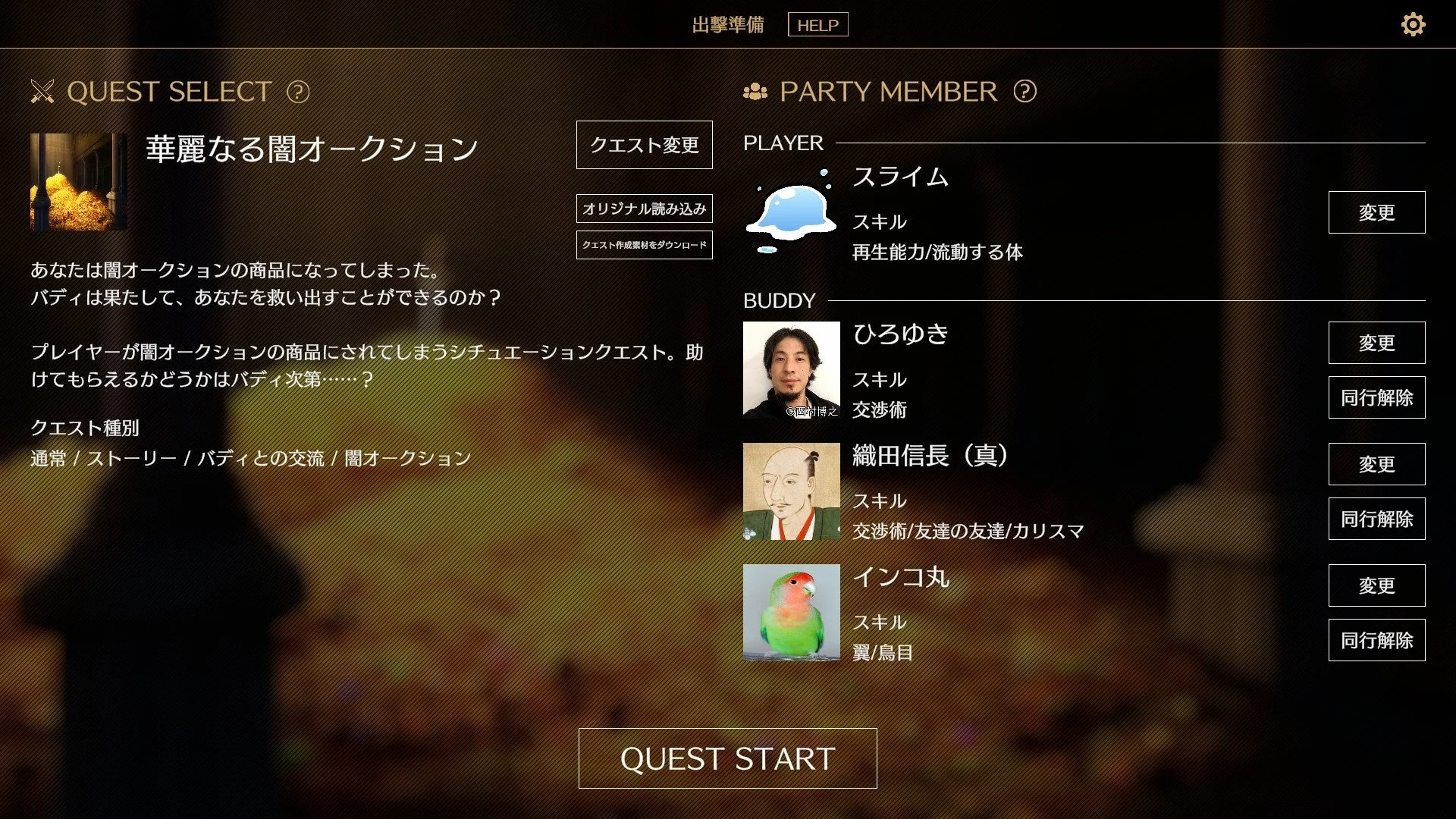The image size is (1456, 819).
Task: Click the quest thumbnail of 華麗なる闇オークション
Action: (78, 184)
